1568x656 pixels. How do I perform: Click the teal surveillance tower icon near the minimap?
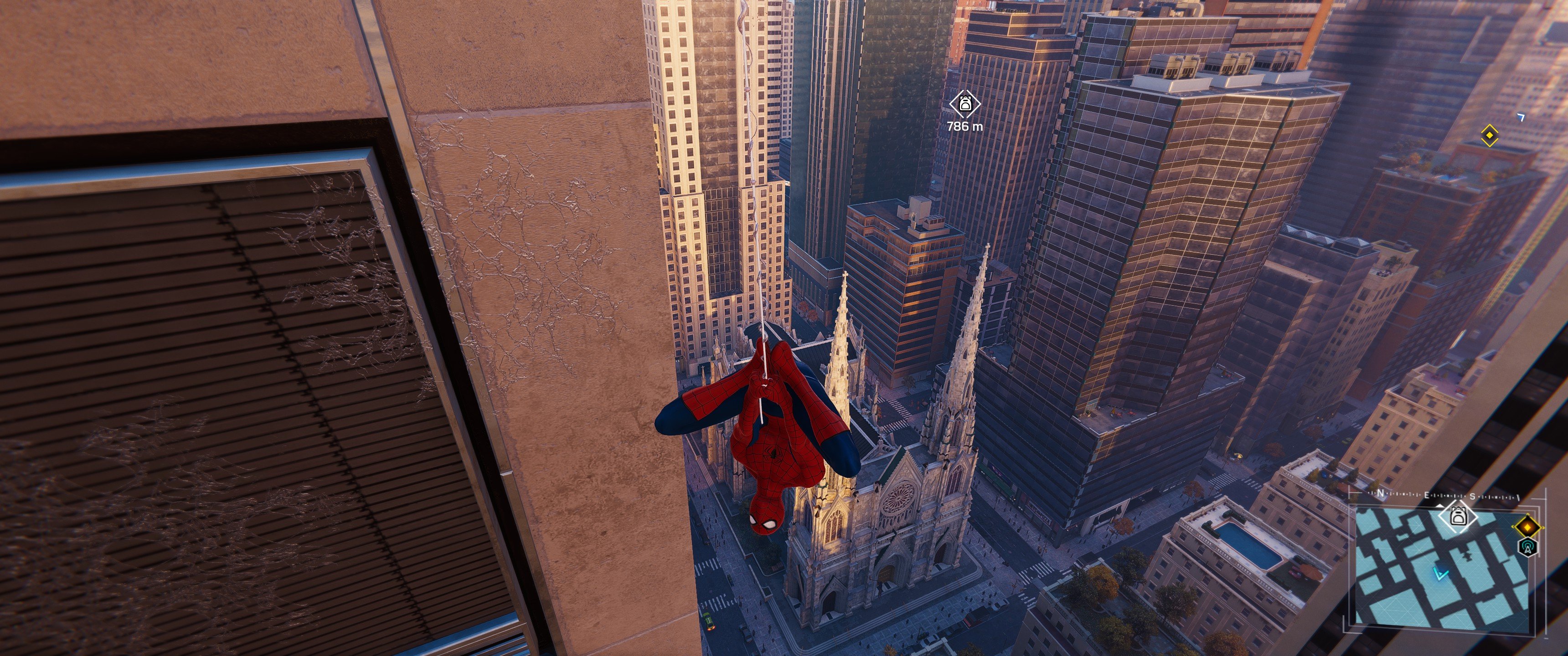click(x=1528, y=548)
